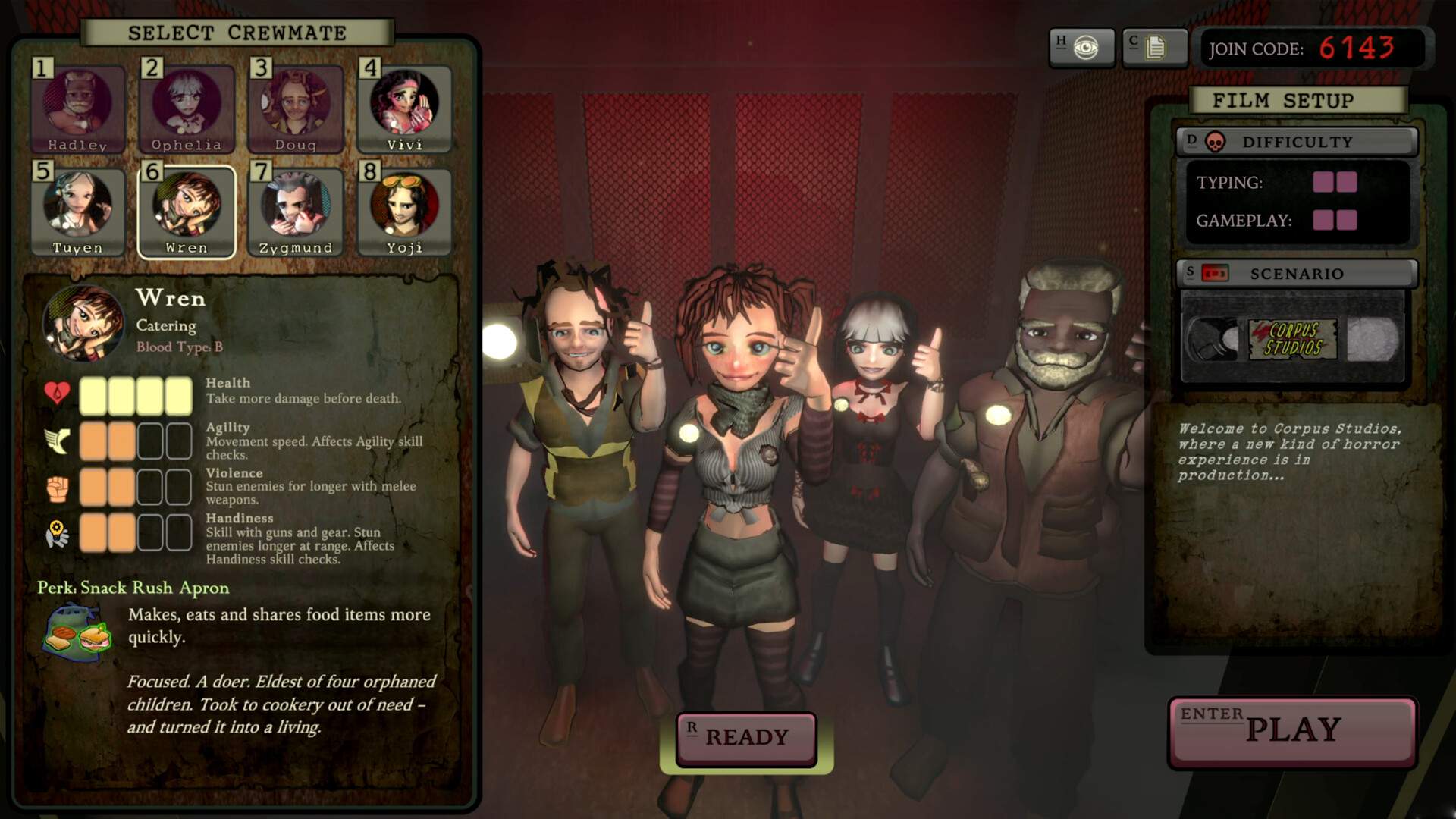The width and height of the screenshot is (1456, 819).
Task: Select crewmate Hadley
Action: pyautogui.click(x=77, y=108)
